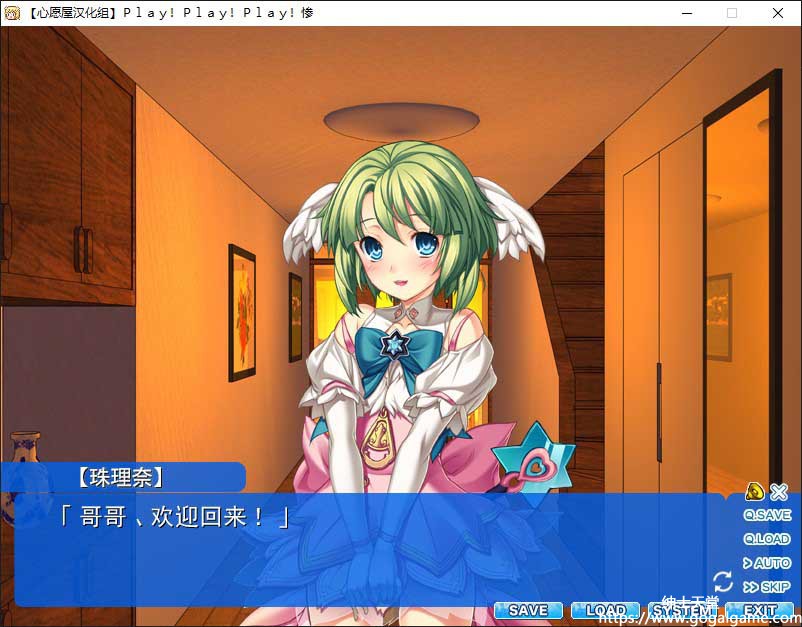The image size is (802, 627).
Task: Click the EXIT button
Action: tap(759, 610)
